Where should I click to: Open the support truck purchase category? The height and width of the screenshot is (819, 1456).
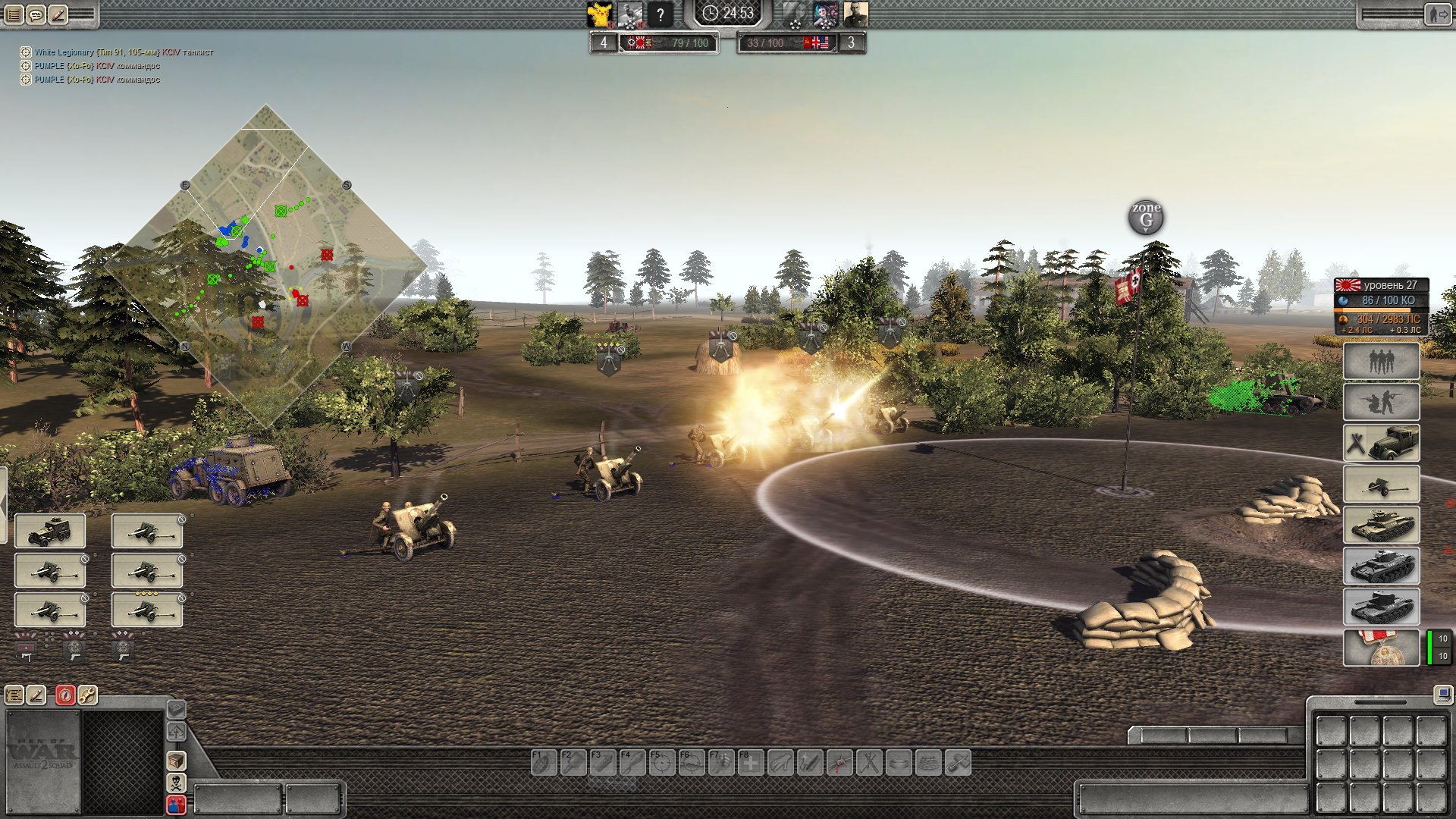pos(1381,443)
